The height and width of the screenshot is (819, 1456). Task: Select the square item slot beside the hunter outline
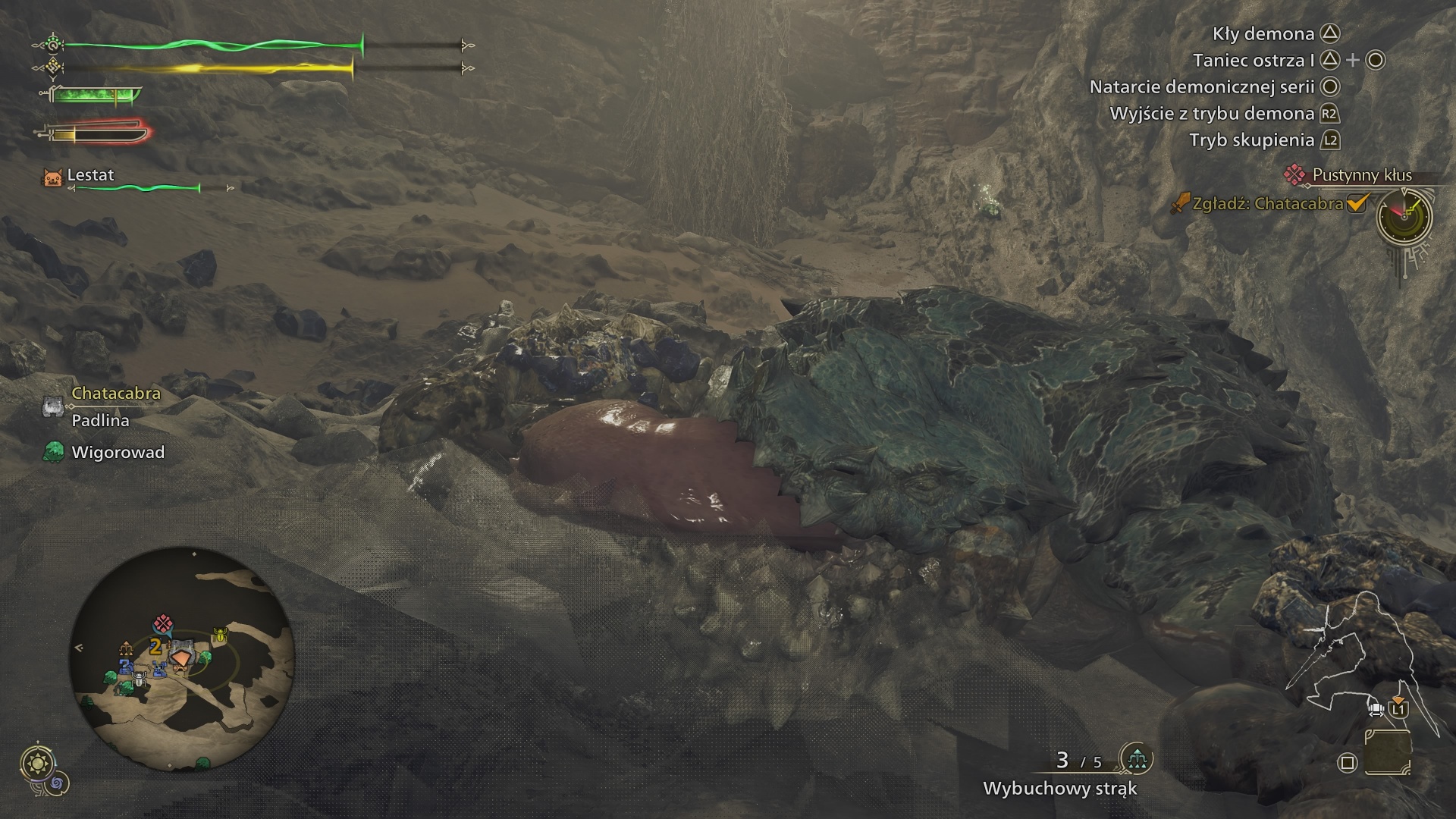coord(1387,752)
